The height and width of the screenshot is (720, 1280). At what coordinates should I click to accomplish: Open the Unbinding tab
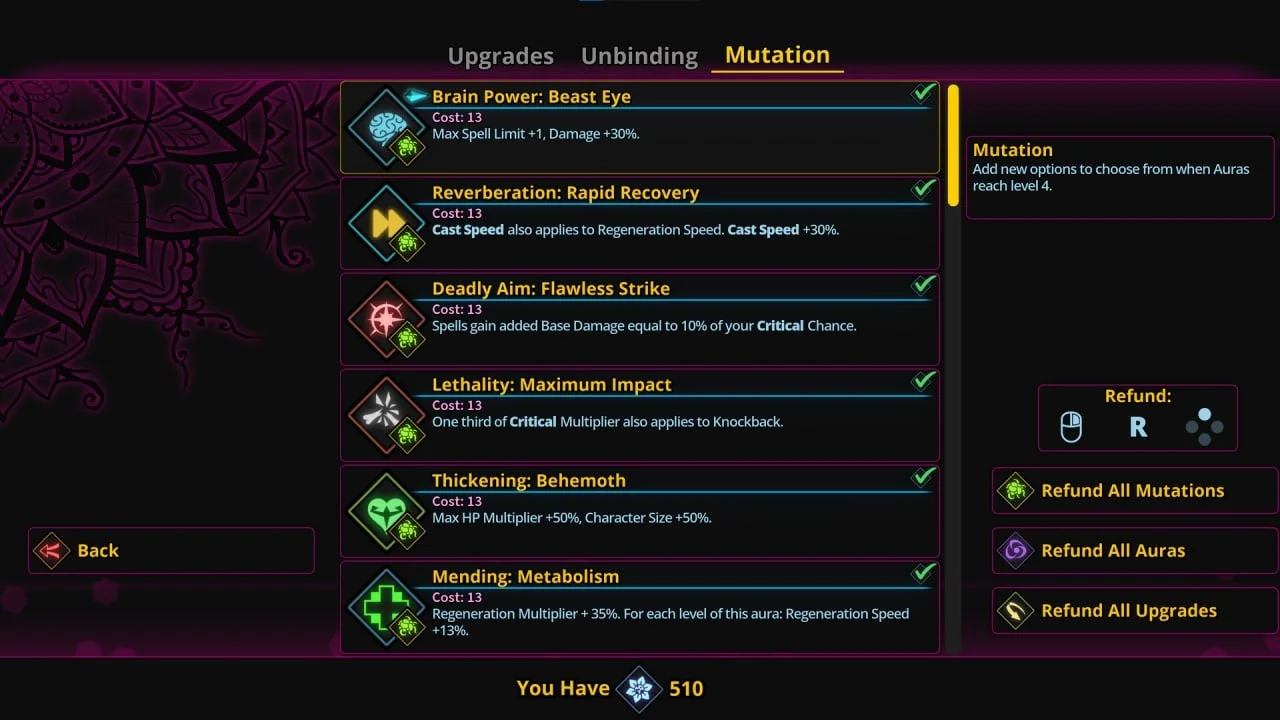coord(639,56)
